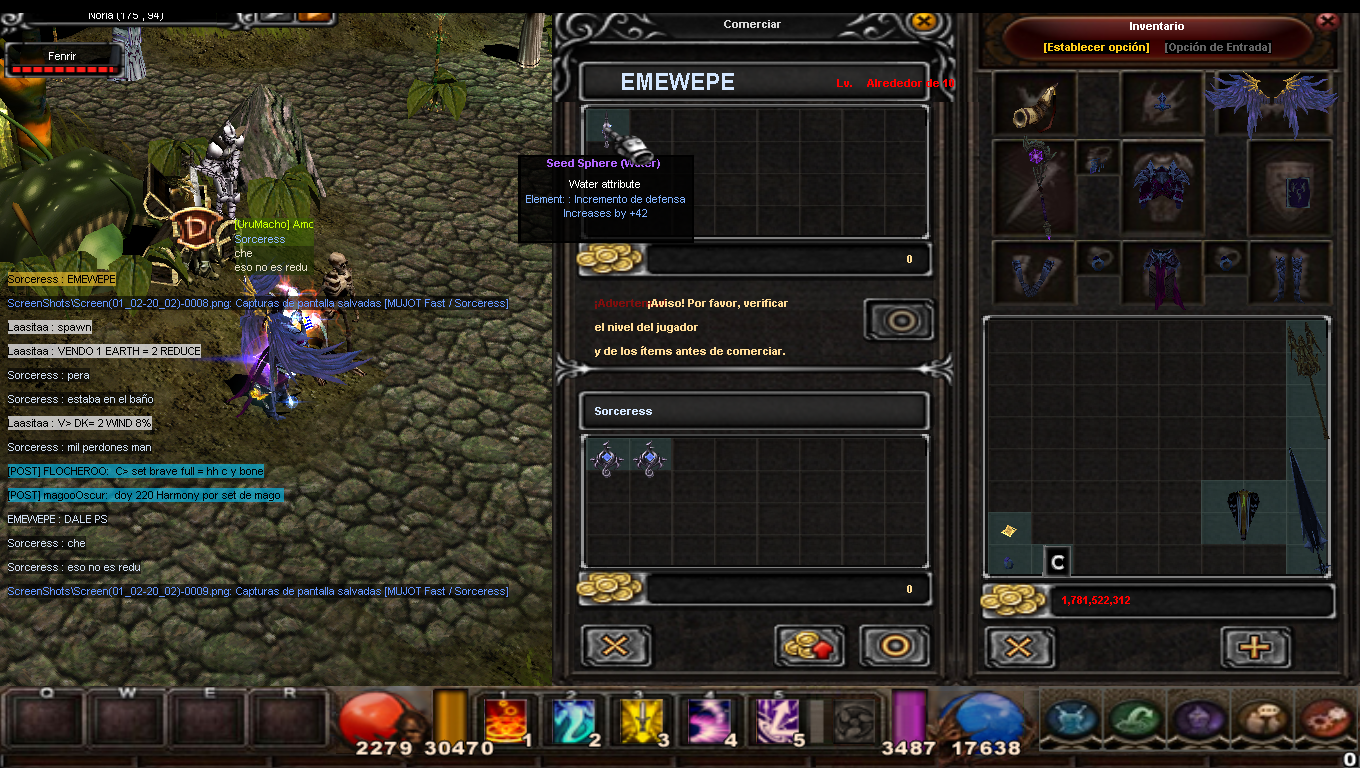Select the Seed Sphere (Water) in EMEWEPE's offer
1360x768 pixels.
coord(607,130)
